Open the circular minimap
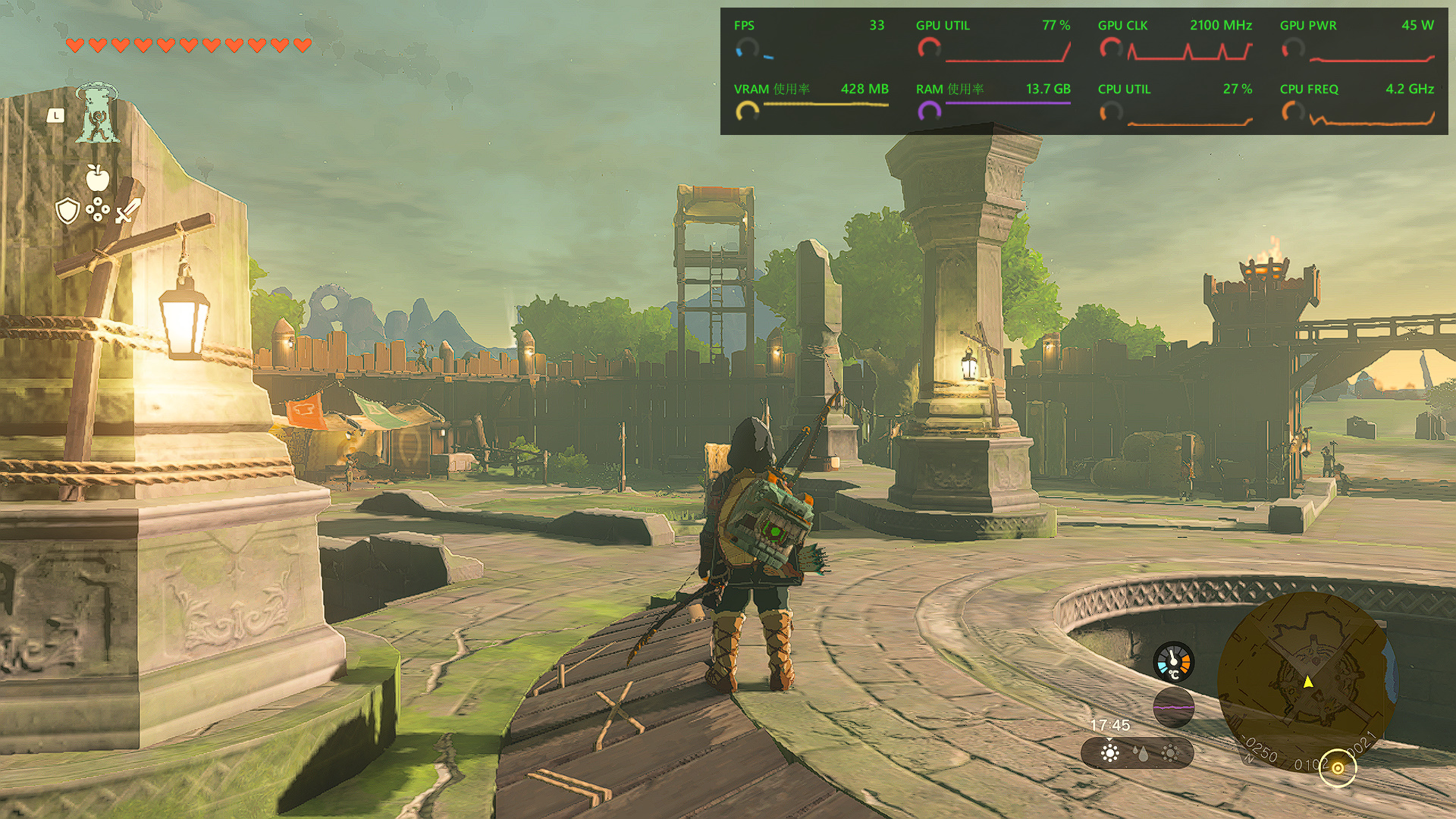Viewport: 1456px width, 819px height. click(x=1307, y=681)
